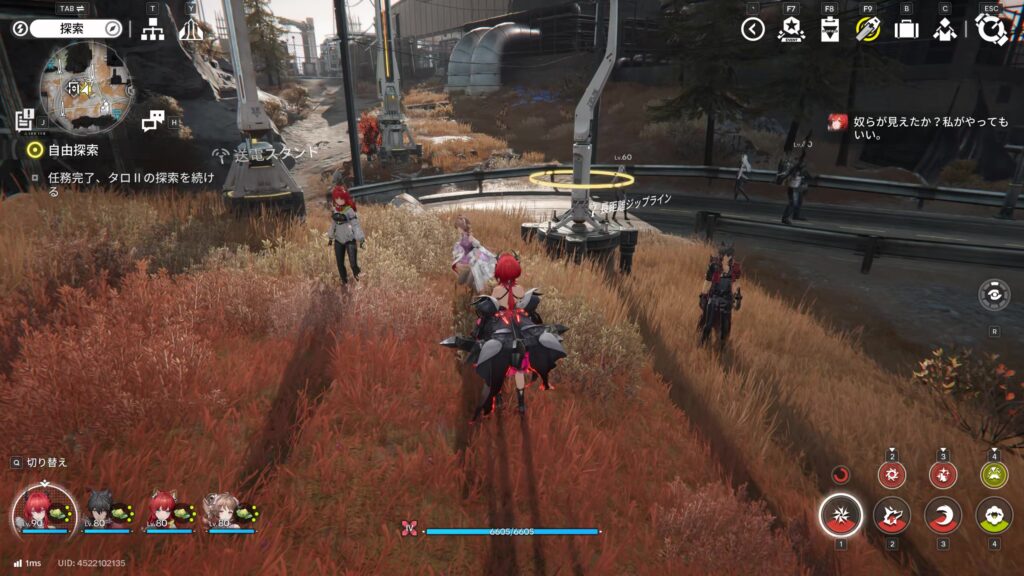
Task: Open the character operator menu icon
Action: coord(944,29)
